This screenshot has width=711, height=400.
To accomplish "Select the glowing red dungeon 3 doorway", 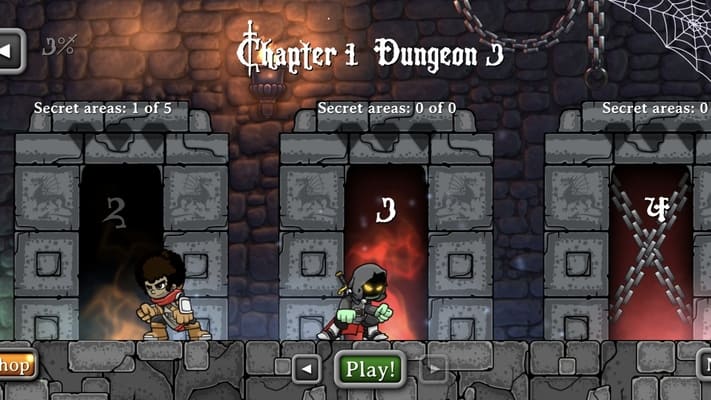I will coord(386,250).
